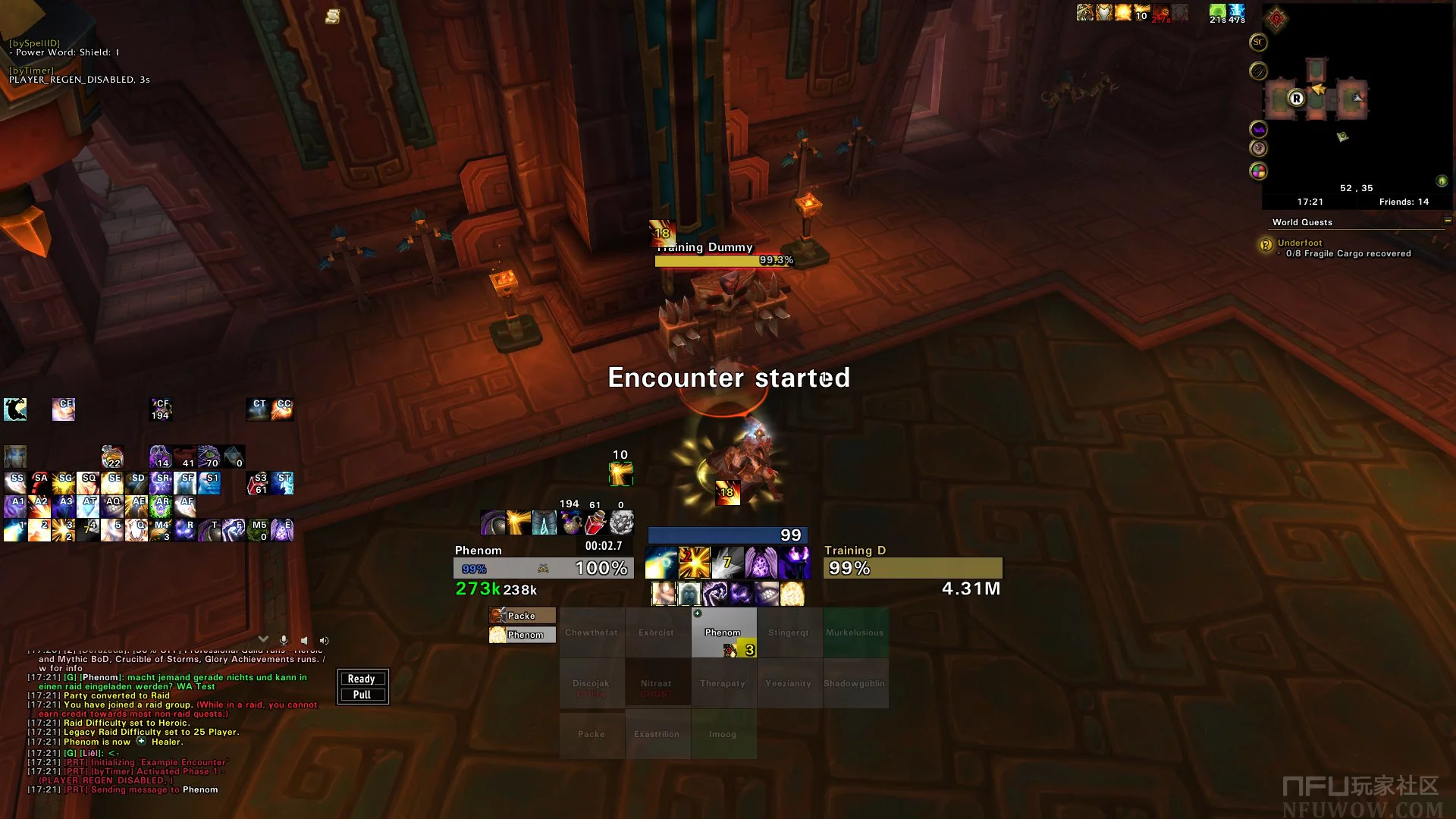Click the four-colored ball minimap button
Viewport: 1456px width, 819px height.
[1258, 171]
